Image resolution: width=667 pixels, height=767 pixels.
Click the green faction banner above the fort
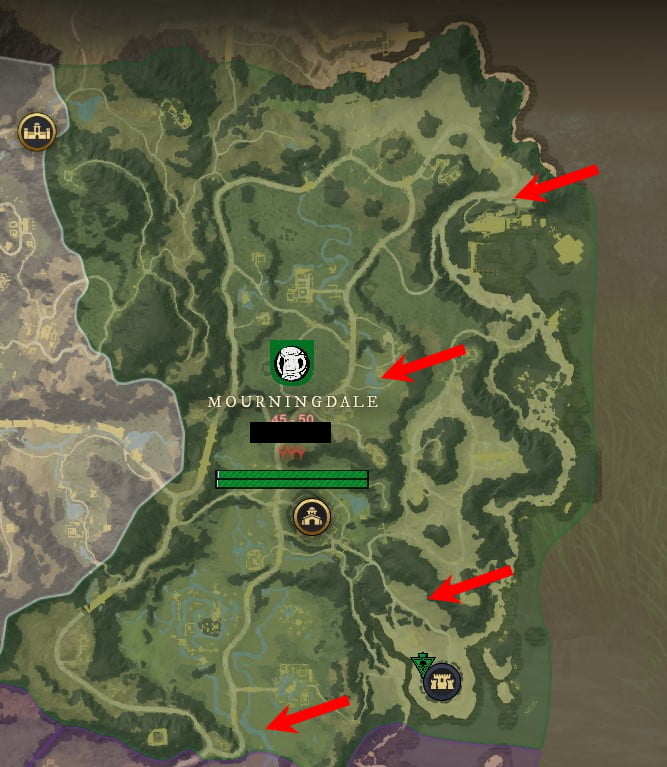tap(422, 664)
